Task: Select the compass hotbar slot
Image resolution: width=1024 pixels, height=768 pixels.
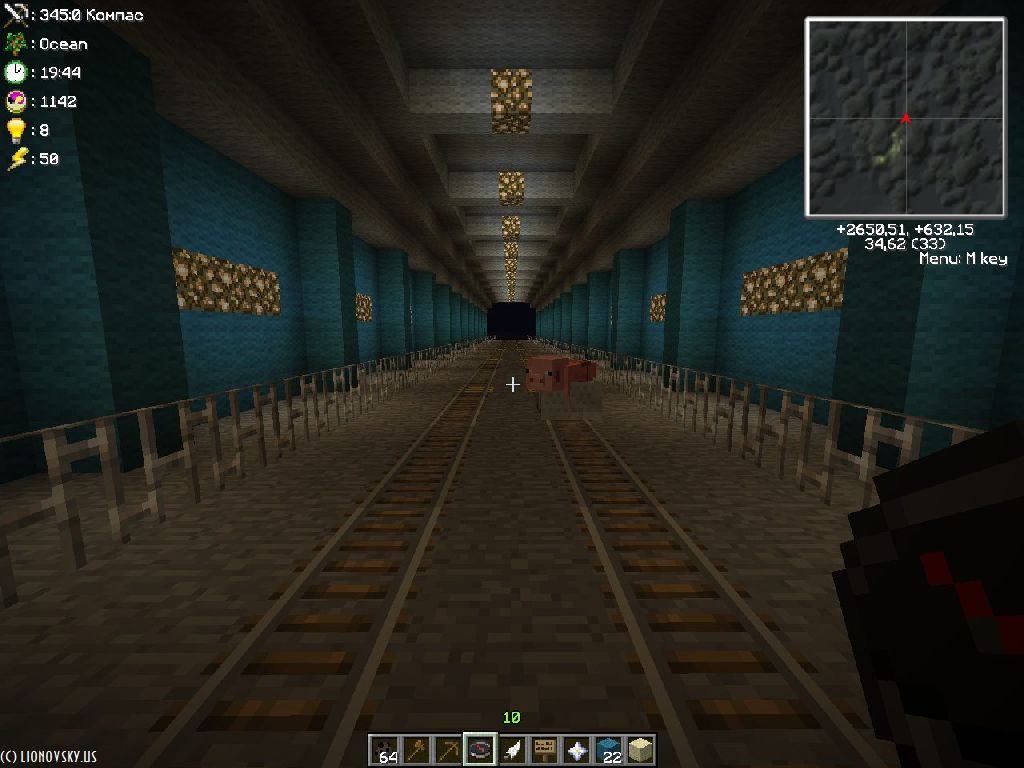Action: 480,749
